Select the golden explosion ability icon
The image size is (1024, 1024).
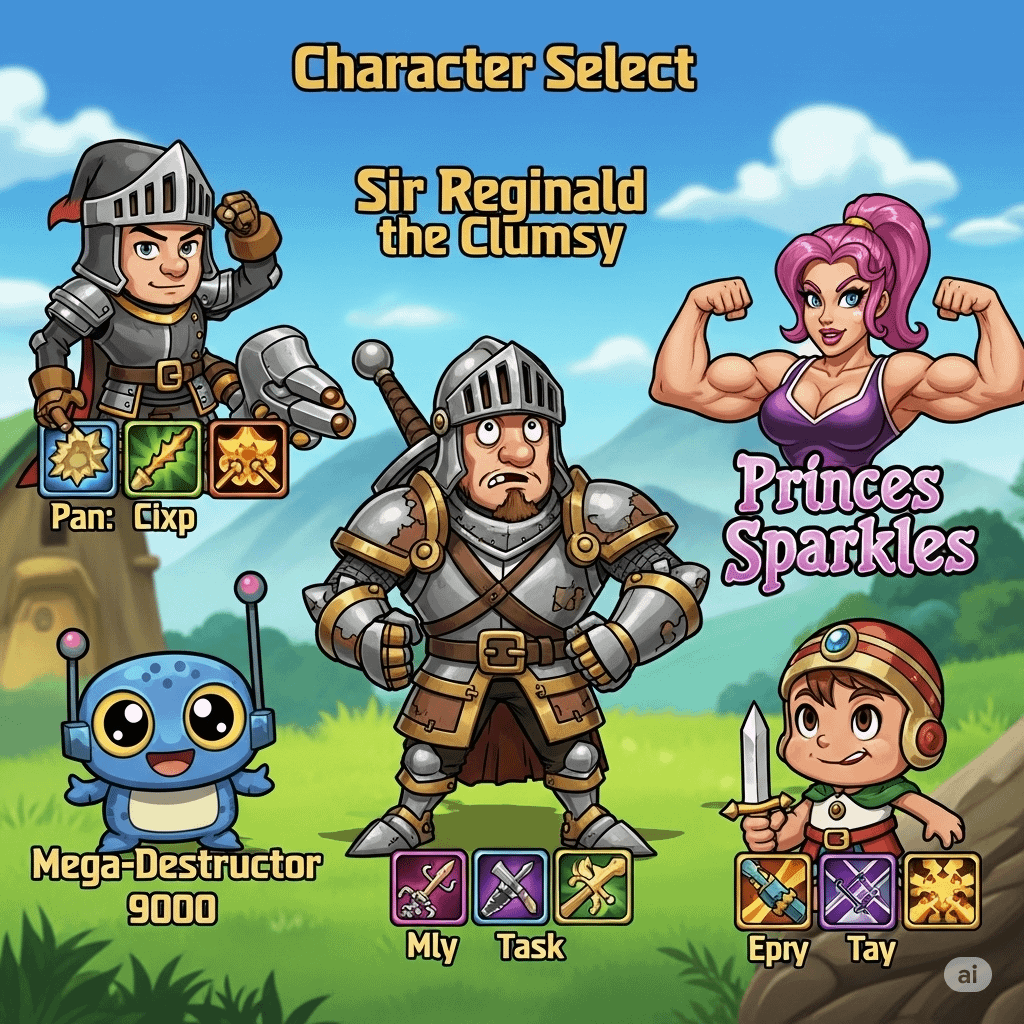(941, 891)
